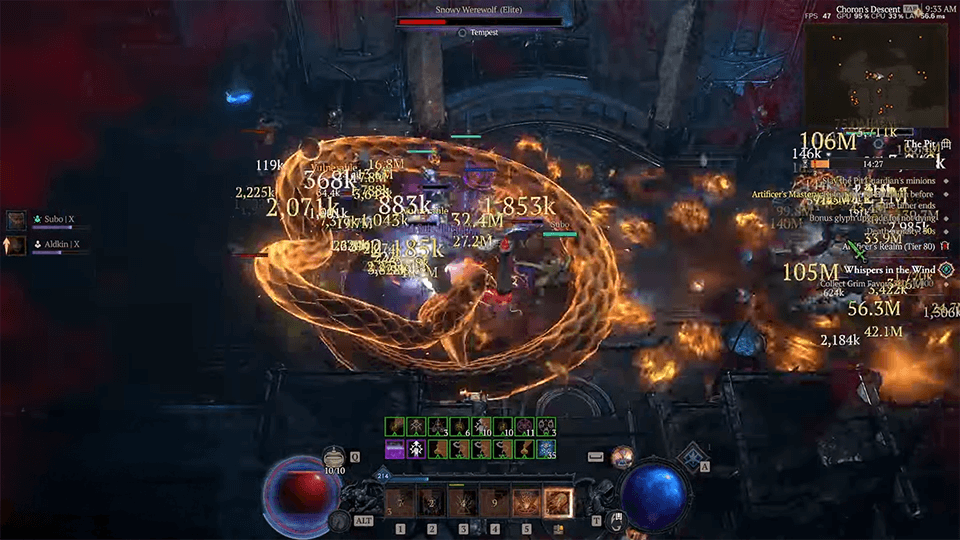Activate the skill in hotbar slot 4
Viewport: 960px width, 540px height.
coord(494,502)
